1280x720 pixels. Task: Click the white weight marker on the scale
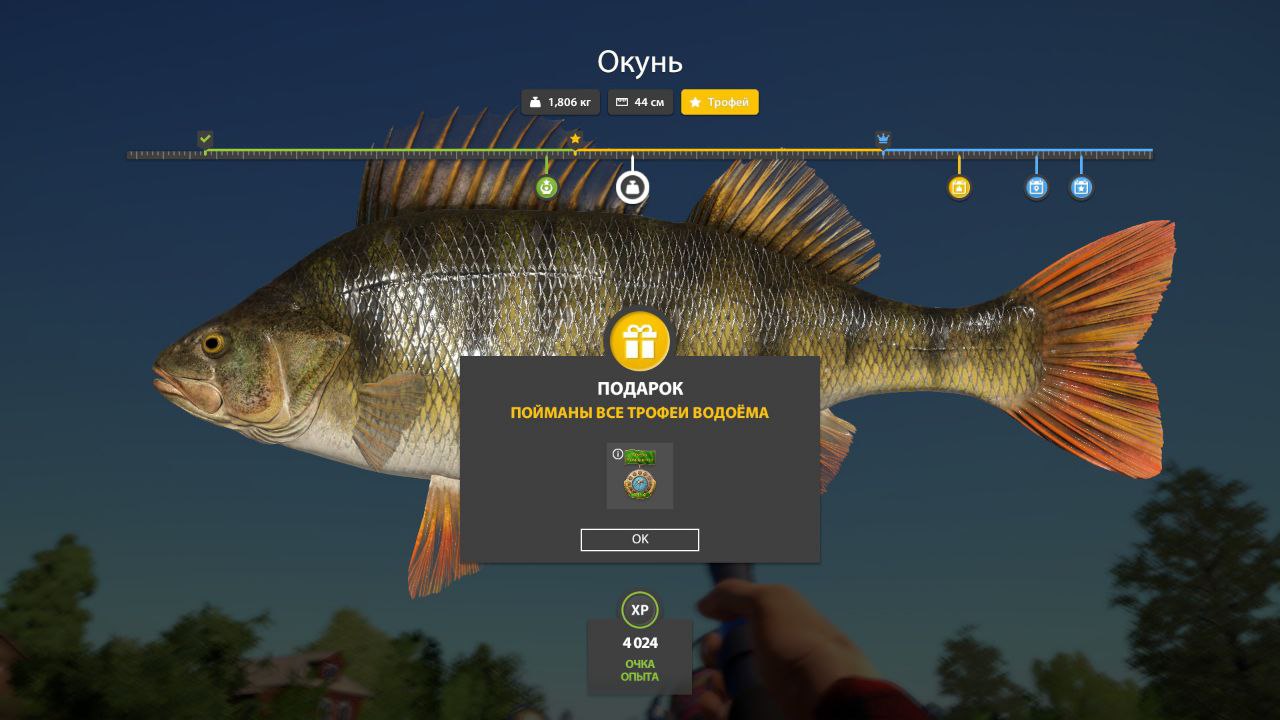[x=632, y=187]
